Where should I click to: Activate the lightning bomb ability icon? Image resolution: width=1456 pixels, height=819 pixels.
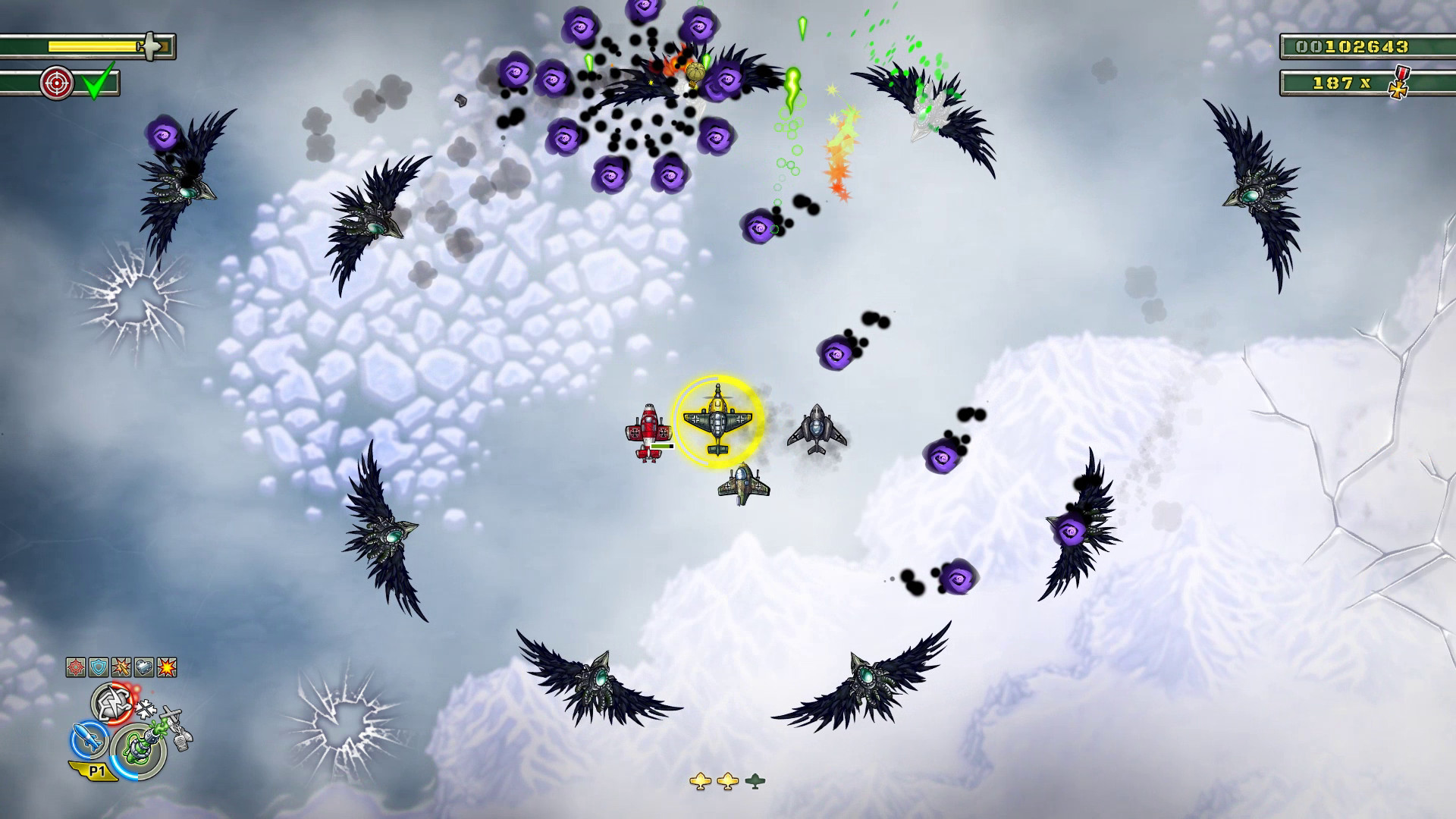(x=110, y=703)
